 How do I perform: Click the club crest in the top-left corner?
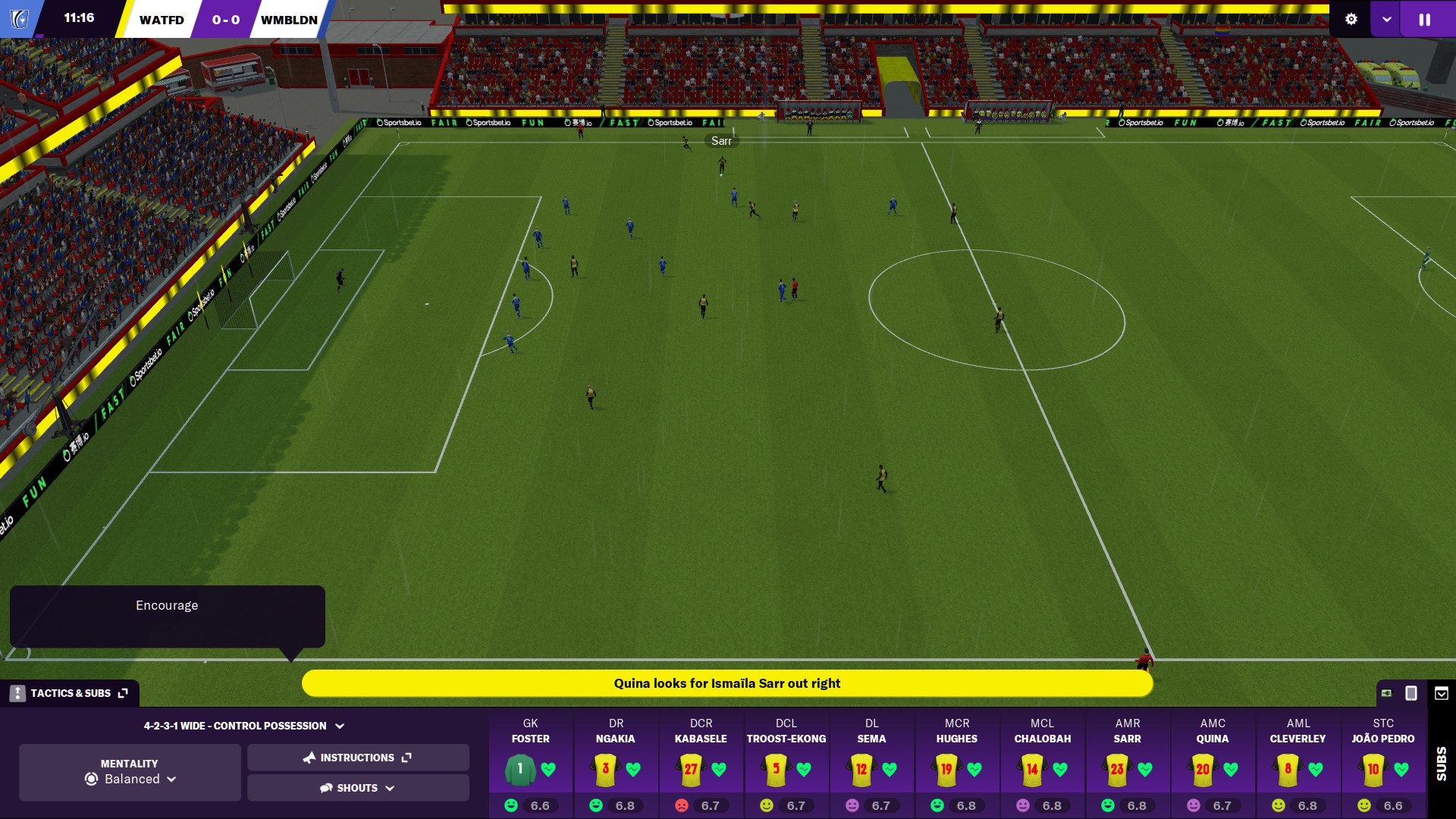tap(20, 20)
